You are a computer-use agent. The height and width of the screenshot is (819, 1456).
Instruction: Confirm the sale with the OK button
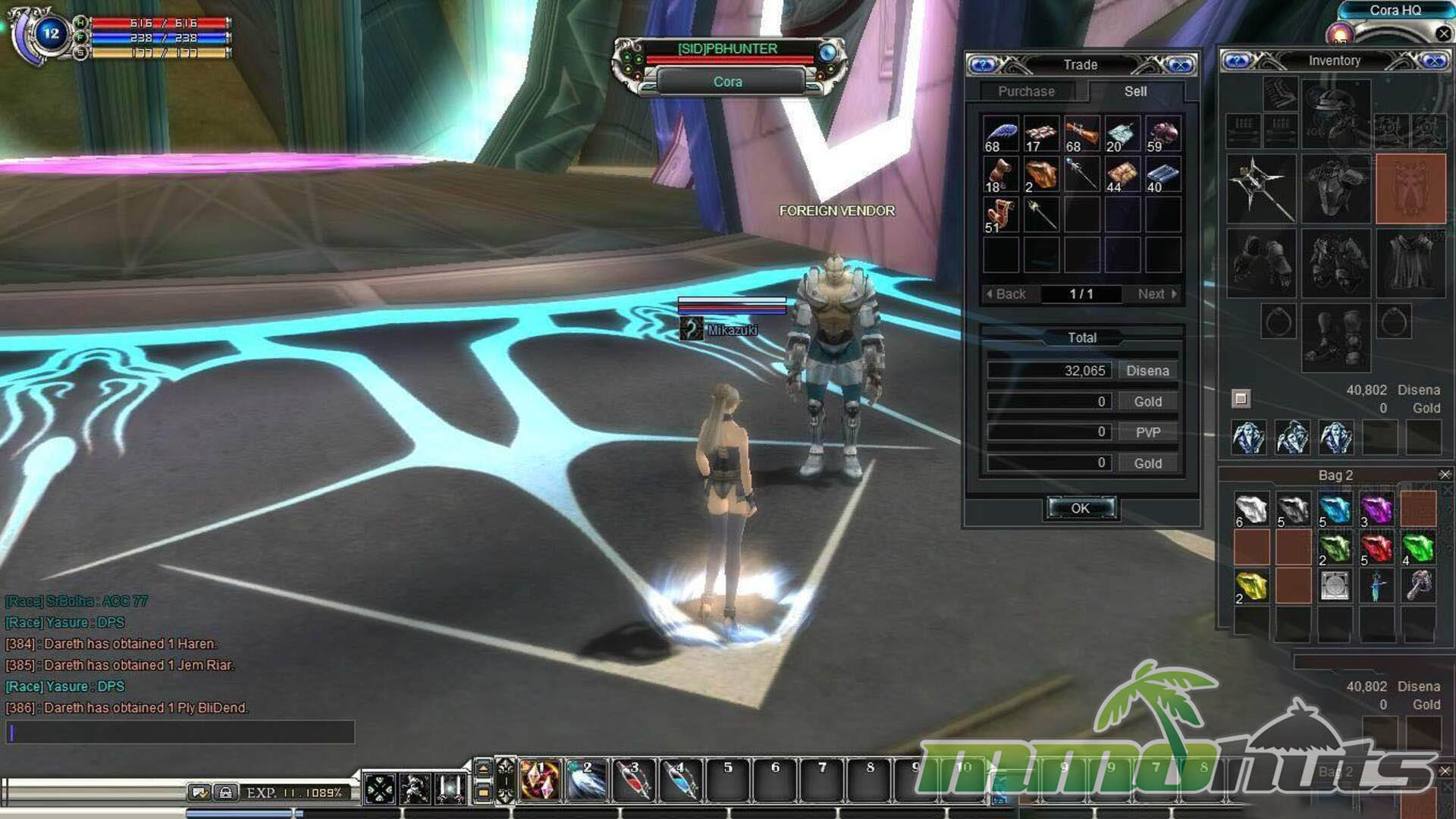[1081, 508]
